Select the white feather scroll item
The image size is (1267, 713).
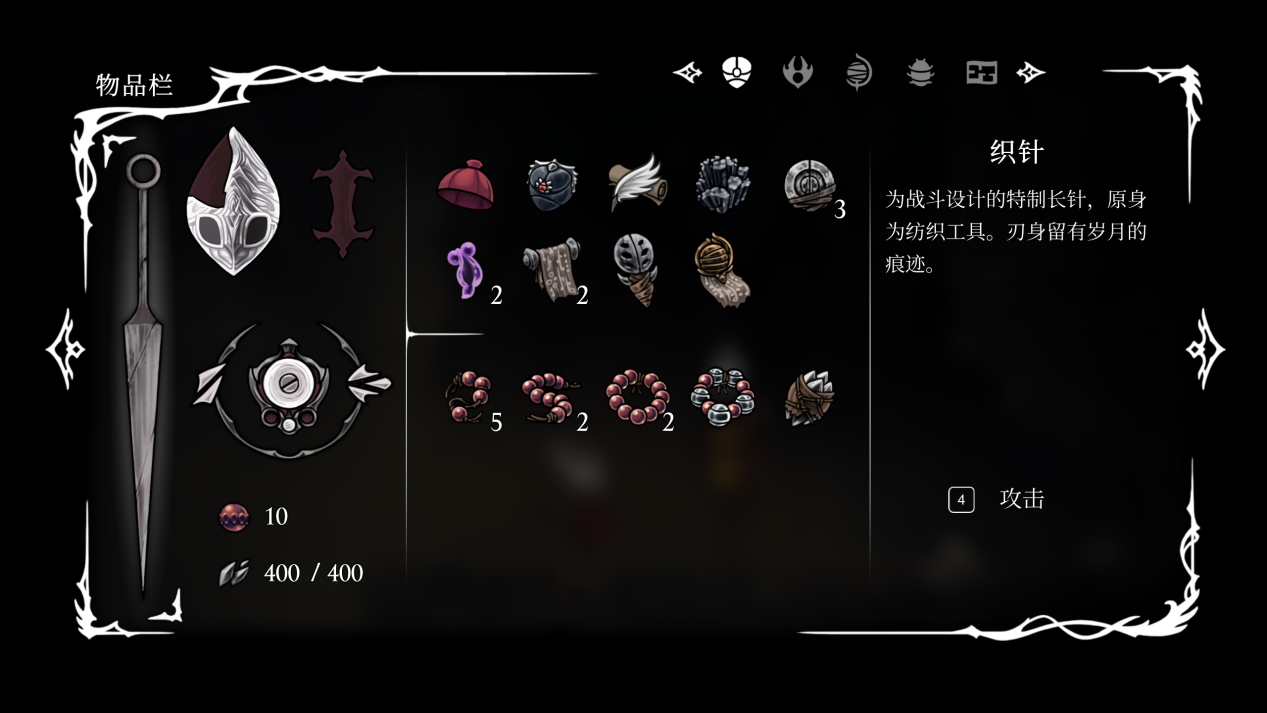click(x=638, y=184)
